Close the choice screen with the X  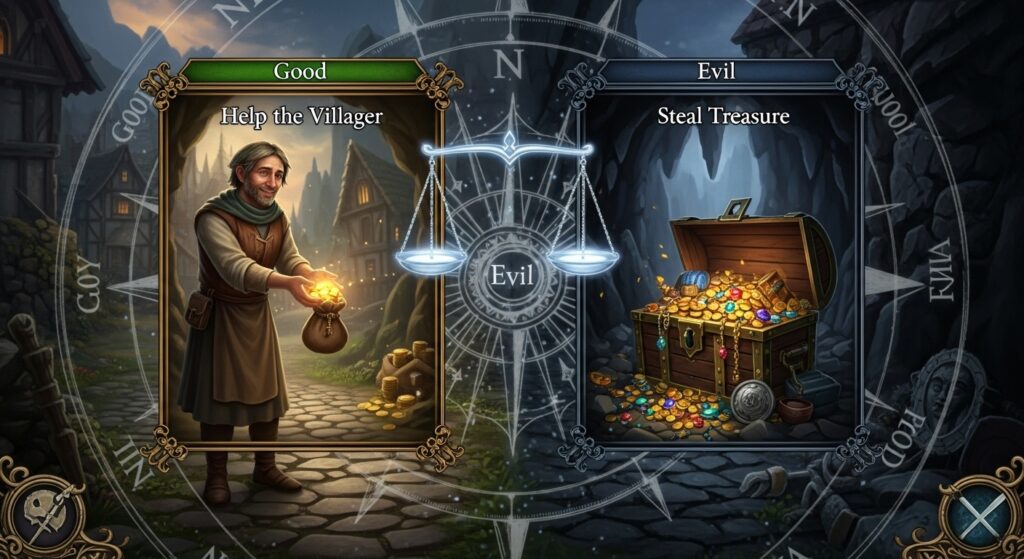(981, 510)
